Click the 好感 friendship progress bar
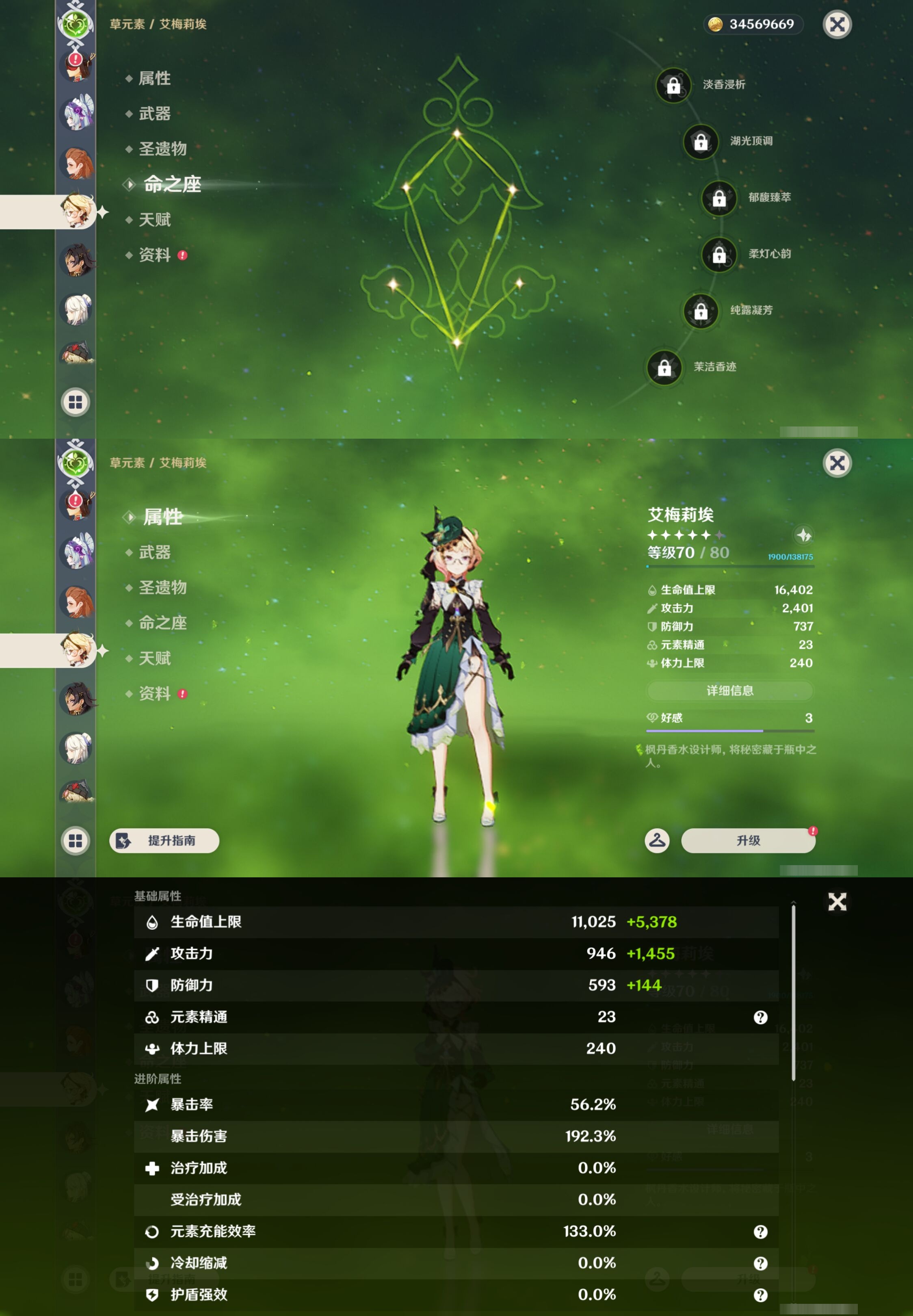The image size is (913, 1316). [x=730, y=730]
